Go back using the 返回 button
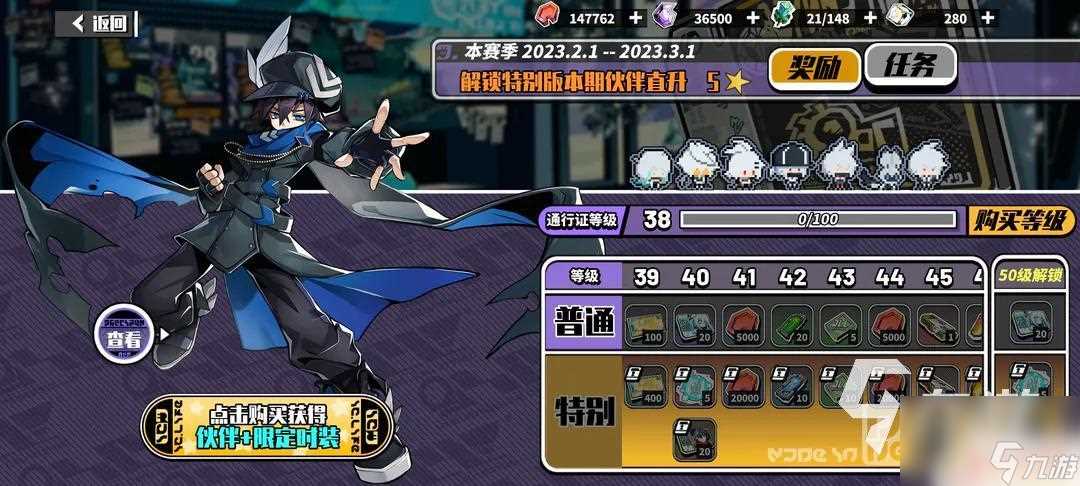This screenshot has width=1080, height=486. click(97, 24)
